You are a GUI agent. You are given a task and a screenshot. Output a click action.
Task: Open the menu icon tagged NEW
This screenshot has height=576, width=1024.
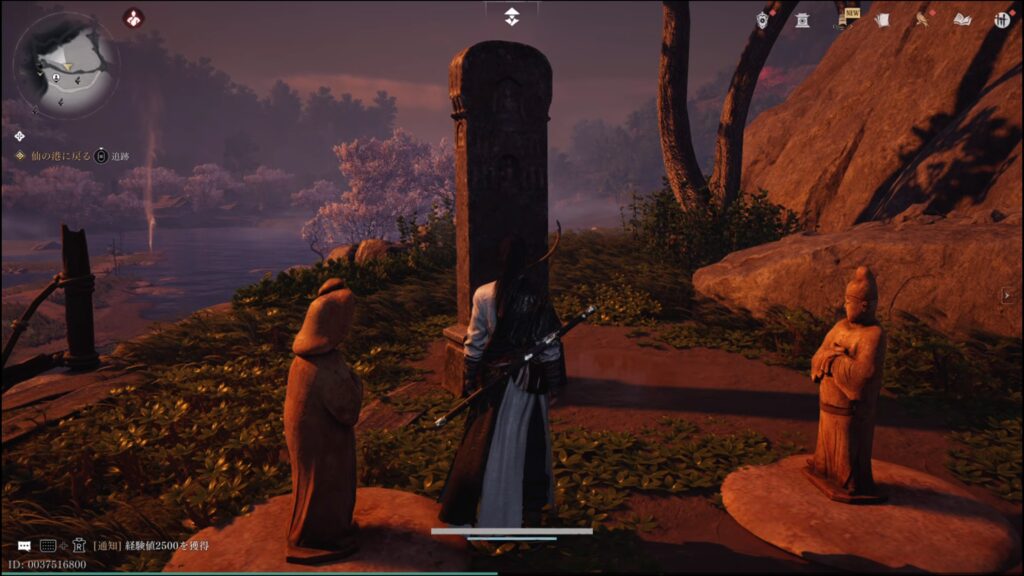coord(844,20)
